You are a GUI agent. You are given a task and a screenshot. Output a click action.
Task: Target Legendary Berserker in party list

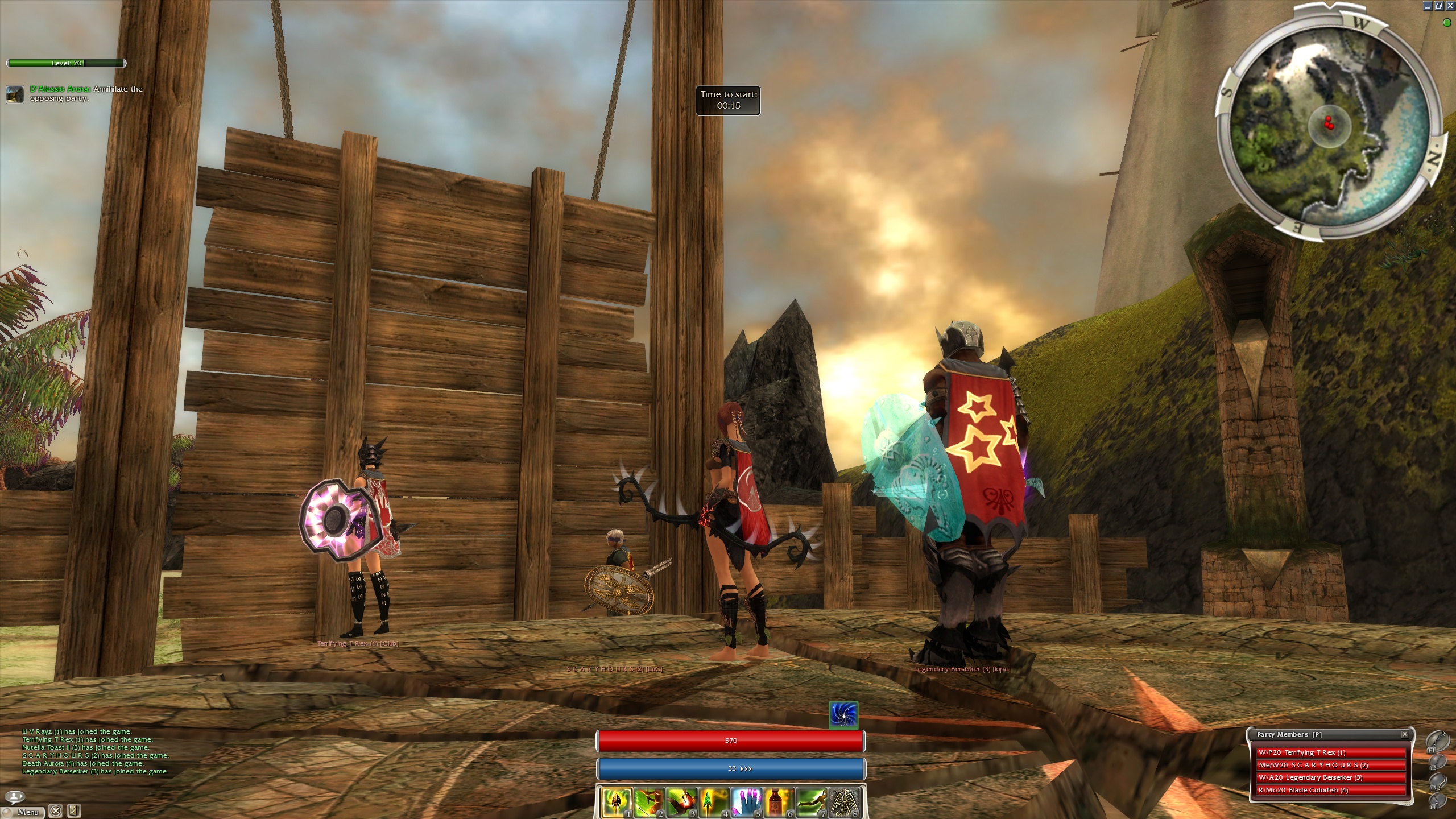1330,777
